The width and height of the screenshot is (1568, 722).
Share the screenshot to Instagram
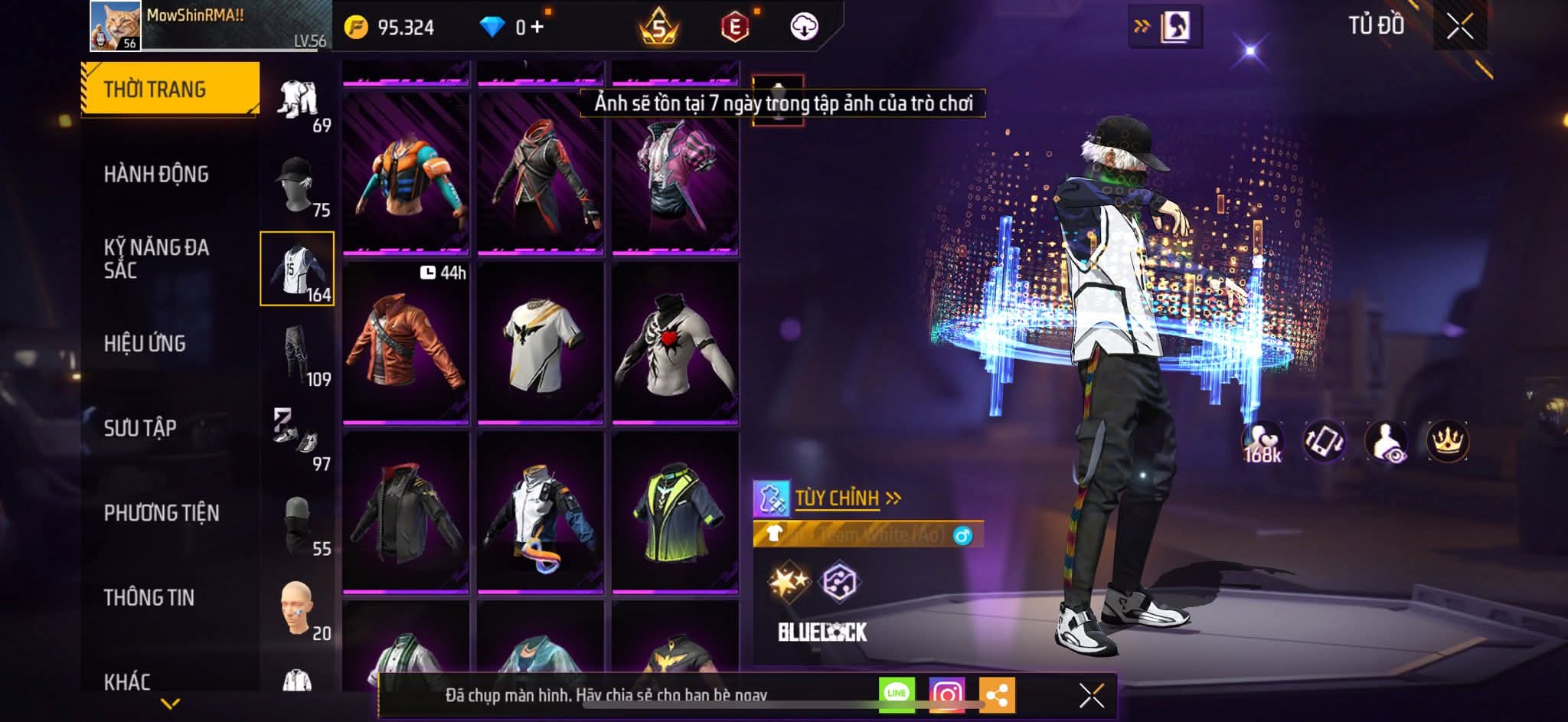point(946,694)
